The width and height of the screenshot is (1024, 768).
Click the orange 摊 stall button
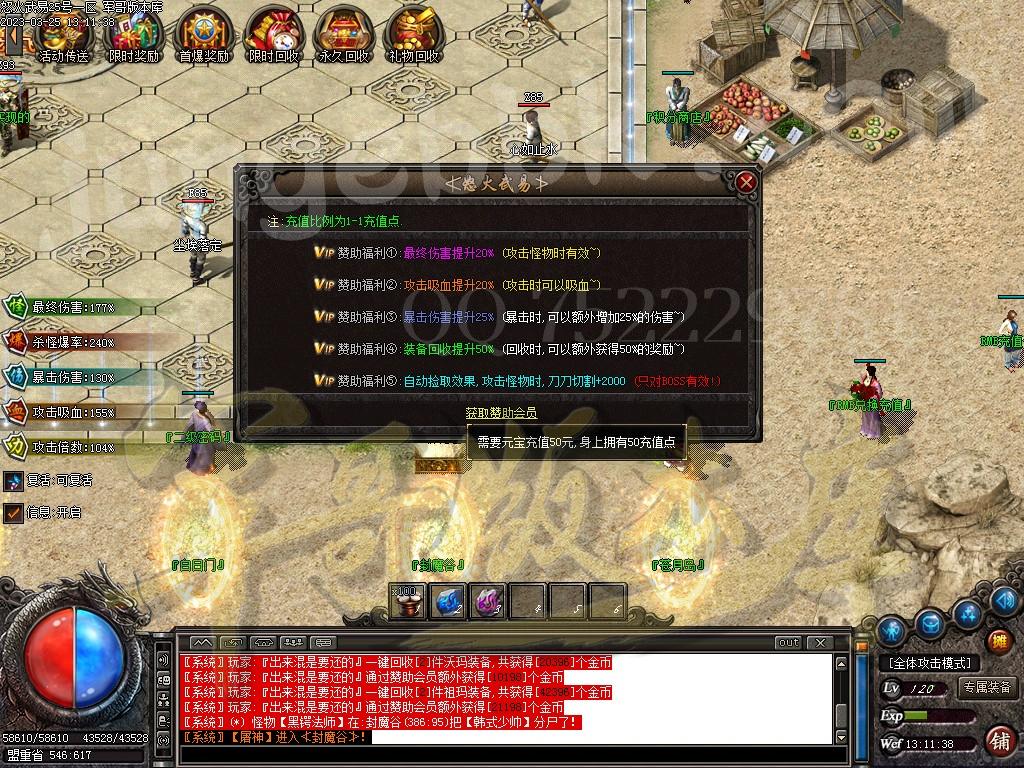pos(998,641)
